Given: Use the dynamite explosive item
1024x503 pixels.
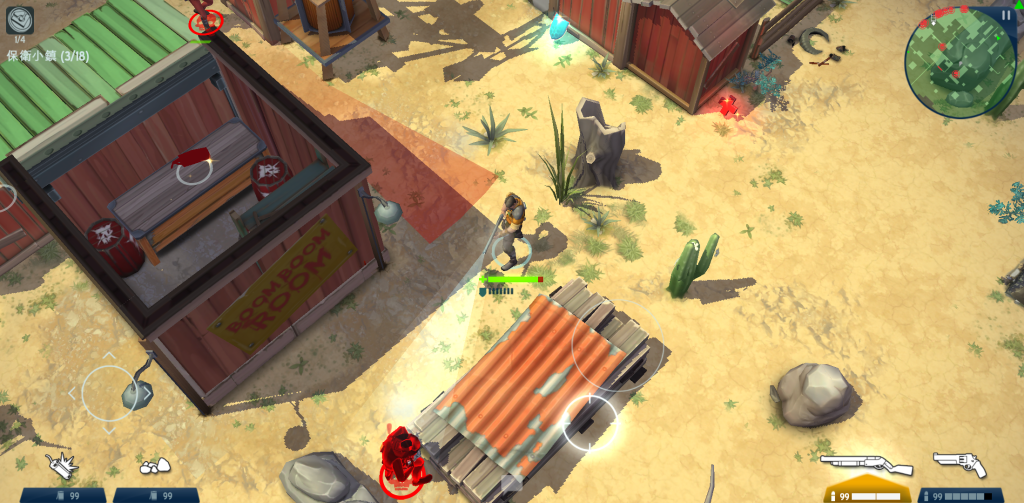Looking at the screenshot, I should (62, 465).
